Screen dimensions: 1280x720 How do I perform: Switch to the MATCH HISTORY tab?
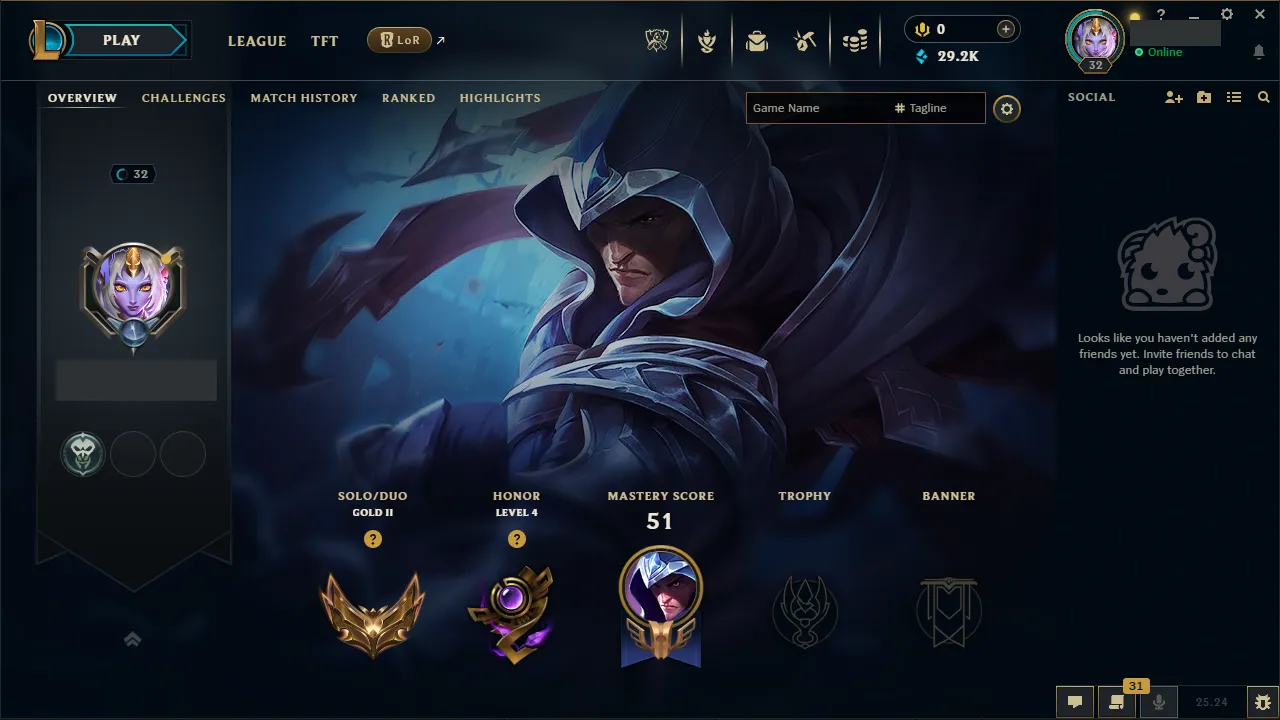[x=304, y=97]
